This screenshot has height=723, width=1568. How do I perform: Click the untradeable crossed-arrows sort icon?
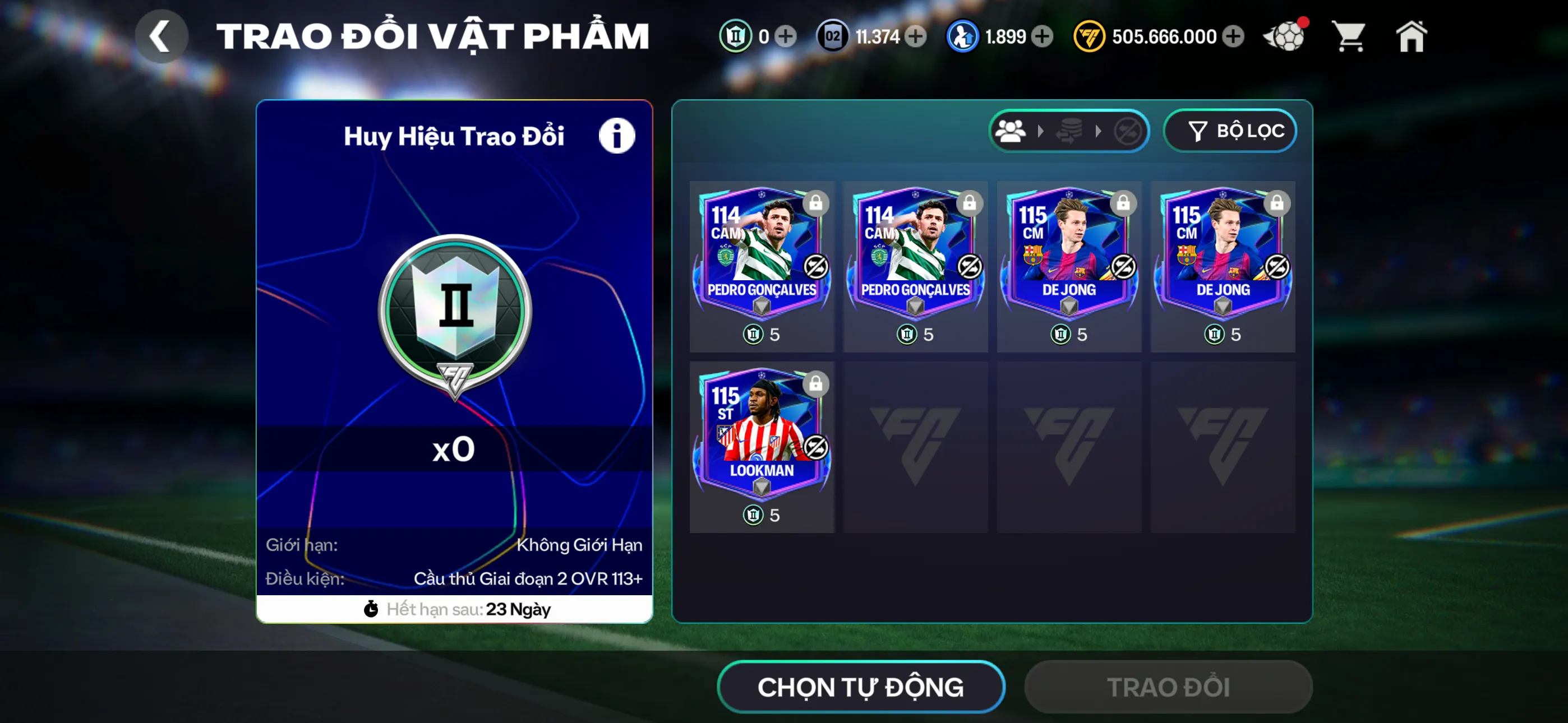point(1129,129)
